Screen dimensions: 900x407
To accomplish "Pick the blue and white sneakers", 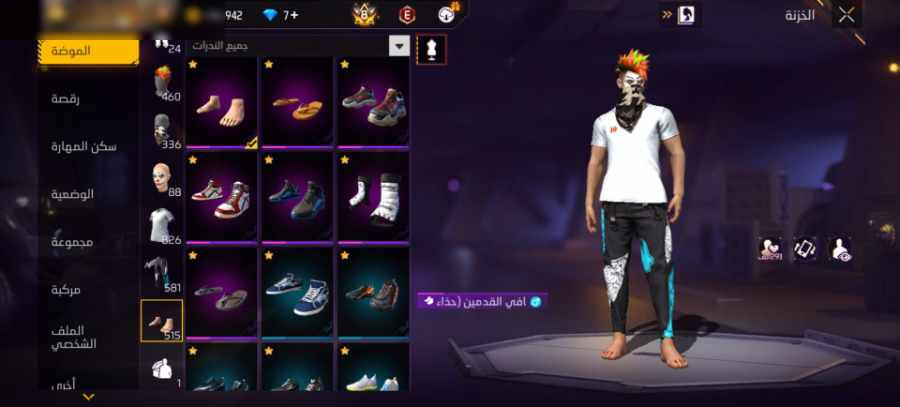I will [296, 292].
